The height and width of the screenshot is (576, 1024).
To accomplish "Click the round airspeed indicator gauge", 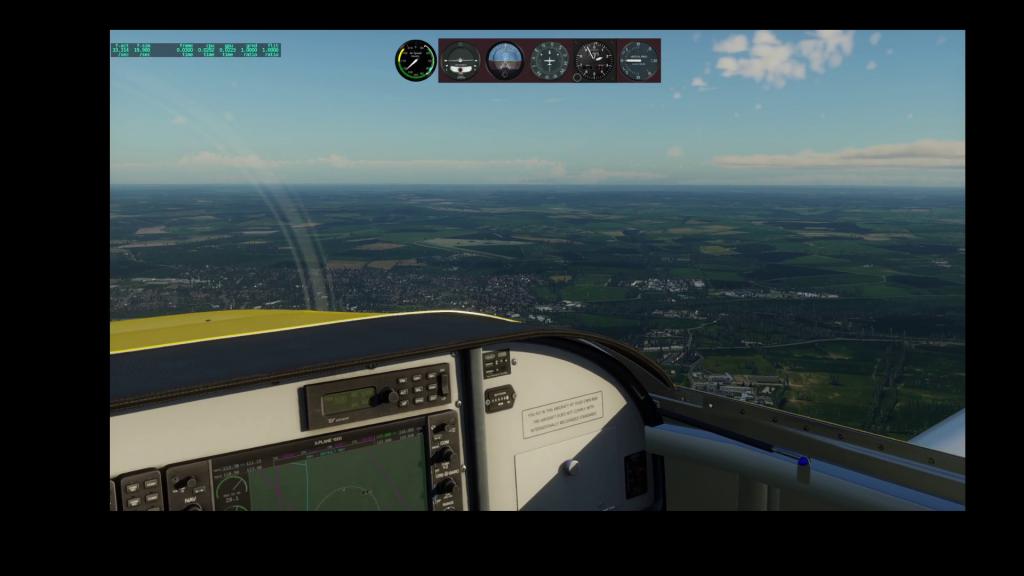I will (415, 61).
